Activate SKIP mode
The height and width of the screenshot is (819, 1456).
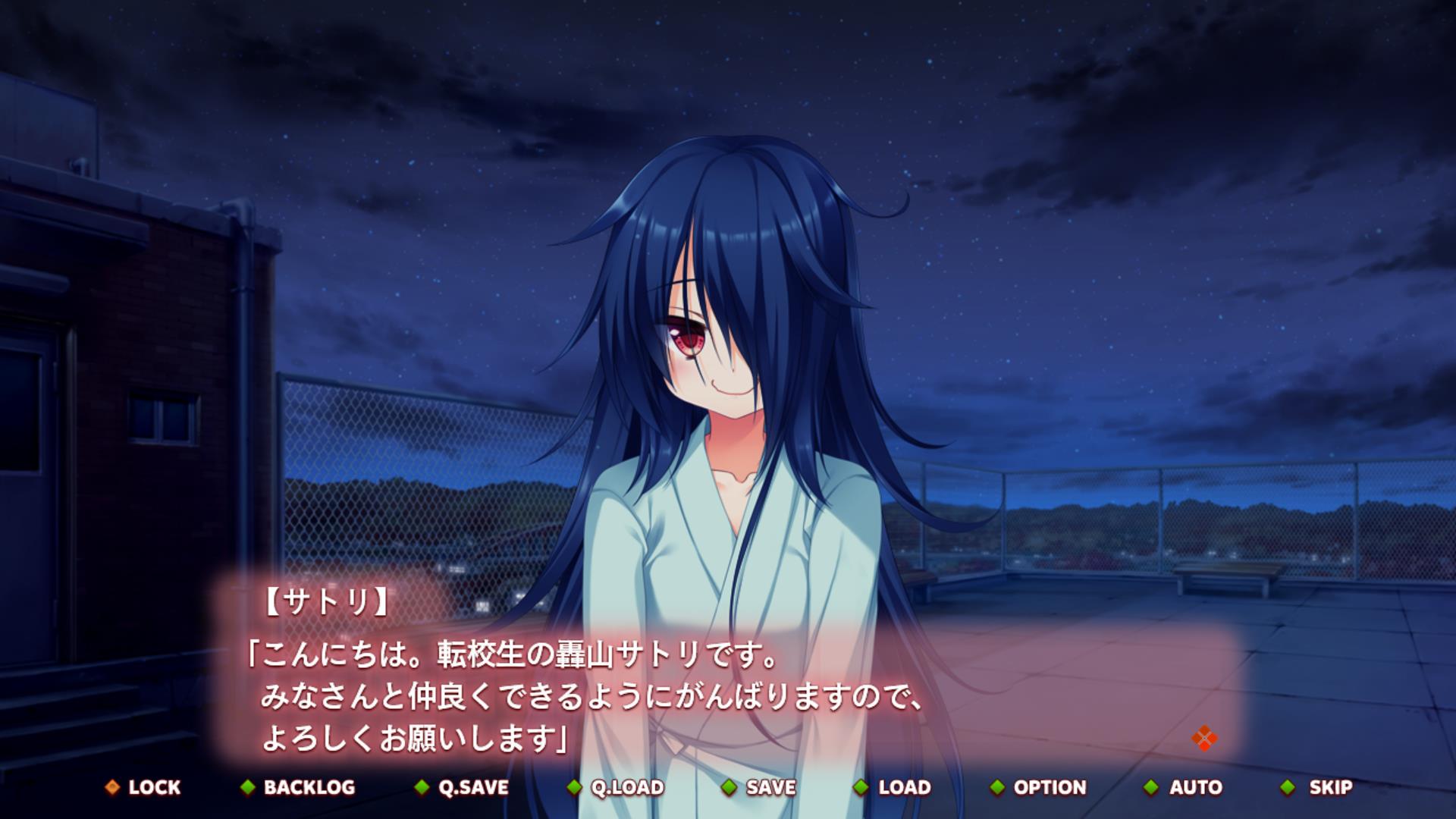(x=1318, y=787)
